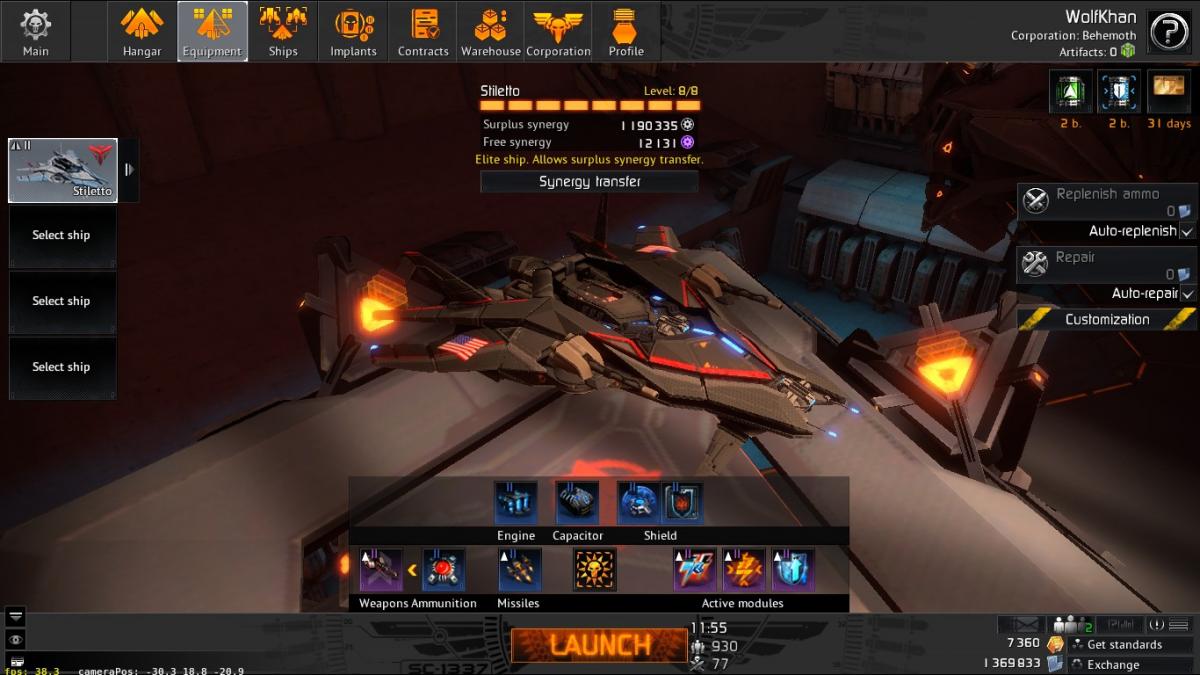The image size is (1200, 675).
Task: Click the Replenish ammo button
Action: coord(1106,201)
